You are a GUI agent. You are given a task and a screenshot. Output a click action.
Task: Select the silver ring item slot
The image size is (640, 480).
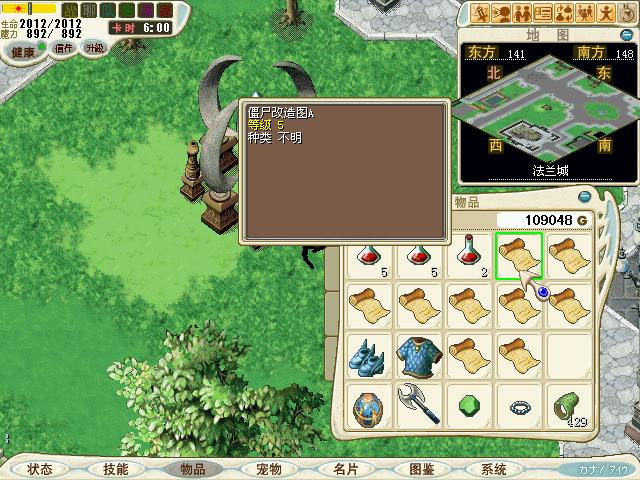pyautogui.click(x=519, y=407)
